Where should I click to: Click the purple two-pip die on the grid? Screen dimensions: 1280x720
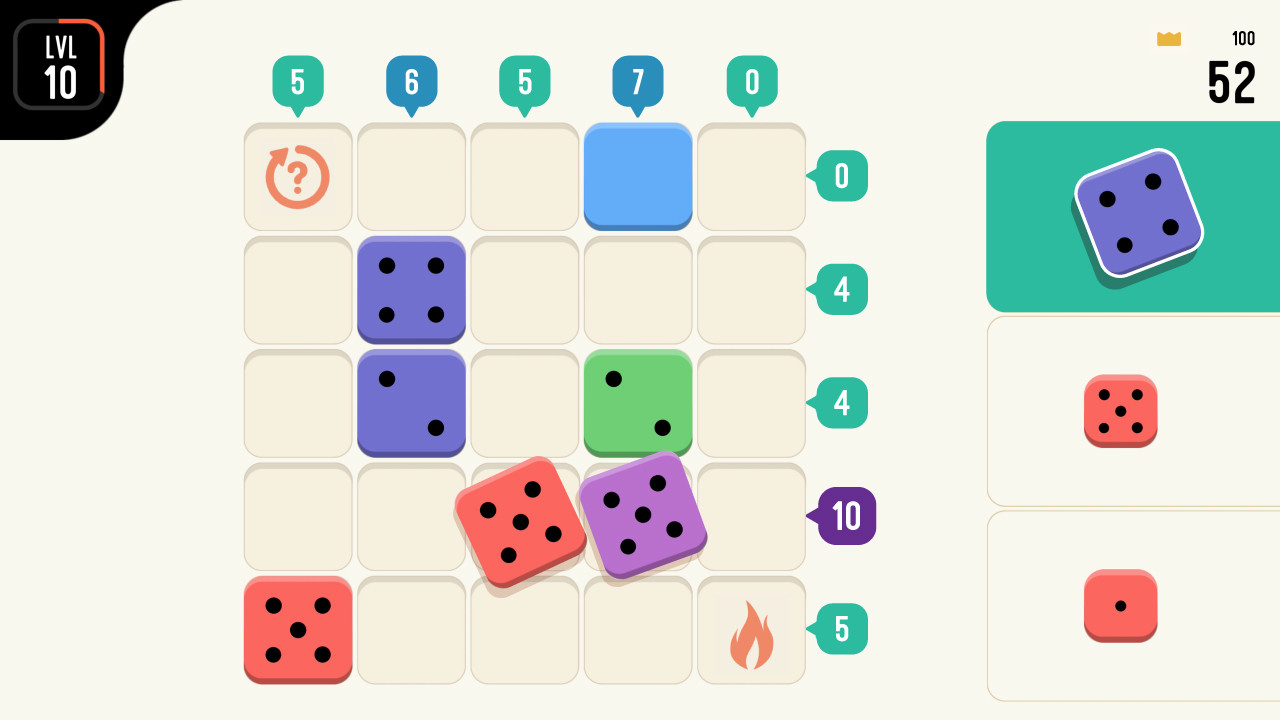coord(411,404)
